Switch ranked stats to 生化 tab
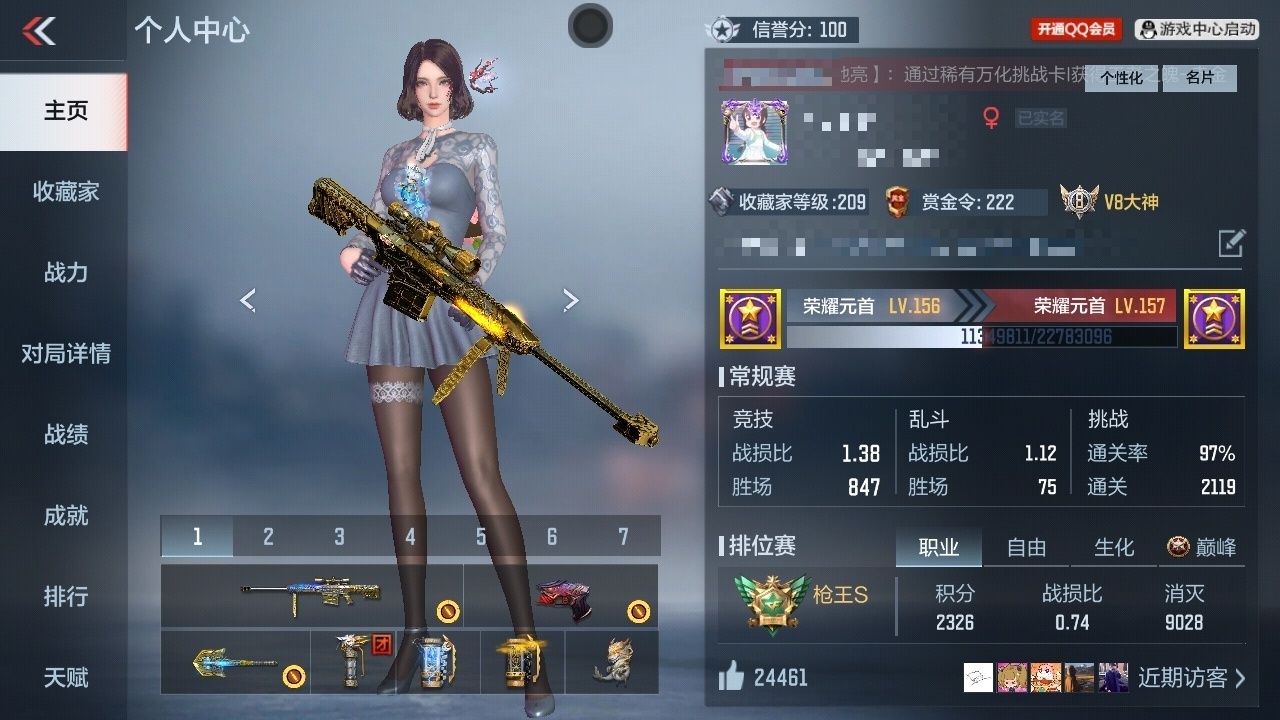 coord(1114,547)
